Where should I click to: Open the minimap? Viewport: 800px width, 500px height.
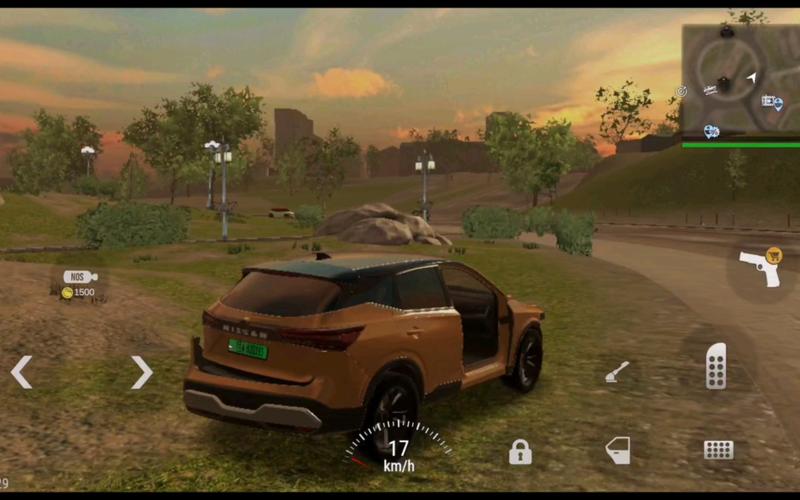pos(740,80)
